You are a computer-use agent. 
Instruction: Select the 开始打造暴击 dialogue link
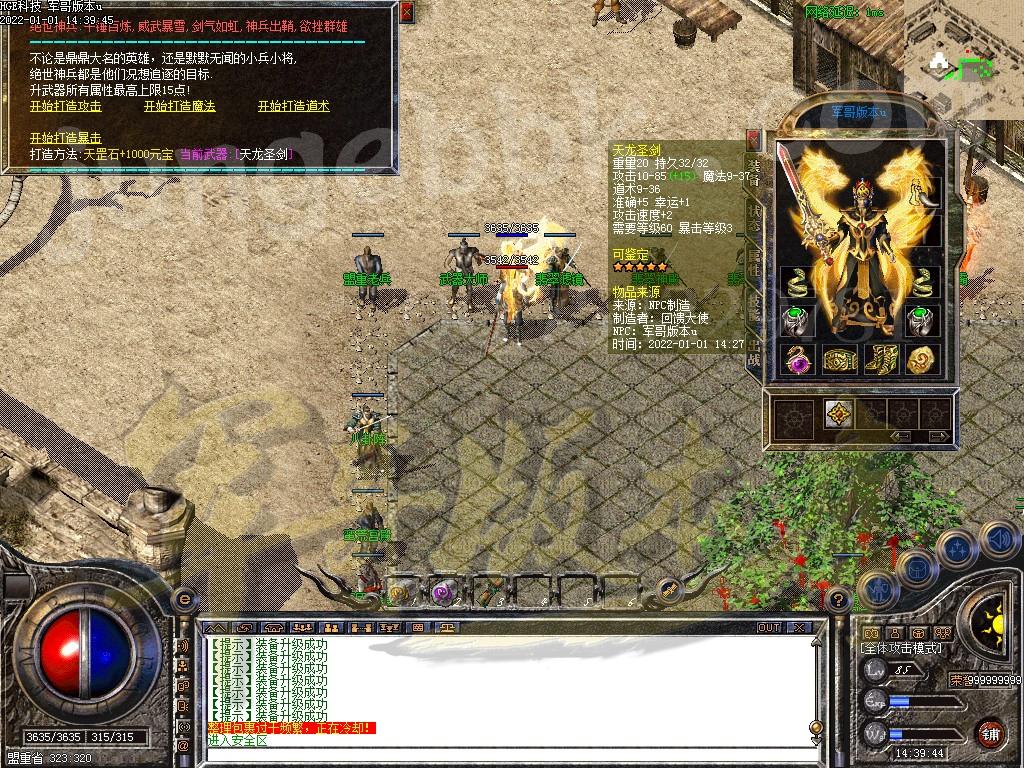[66, 138]
